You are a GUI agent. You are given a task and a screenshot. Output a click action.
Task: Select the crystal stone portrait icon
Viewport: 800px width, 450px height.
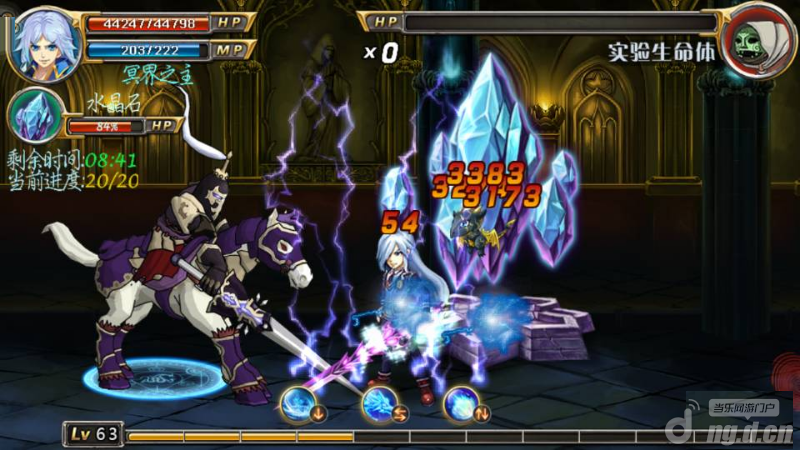pos(35,115)
